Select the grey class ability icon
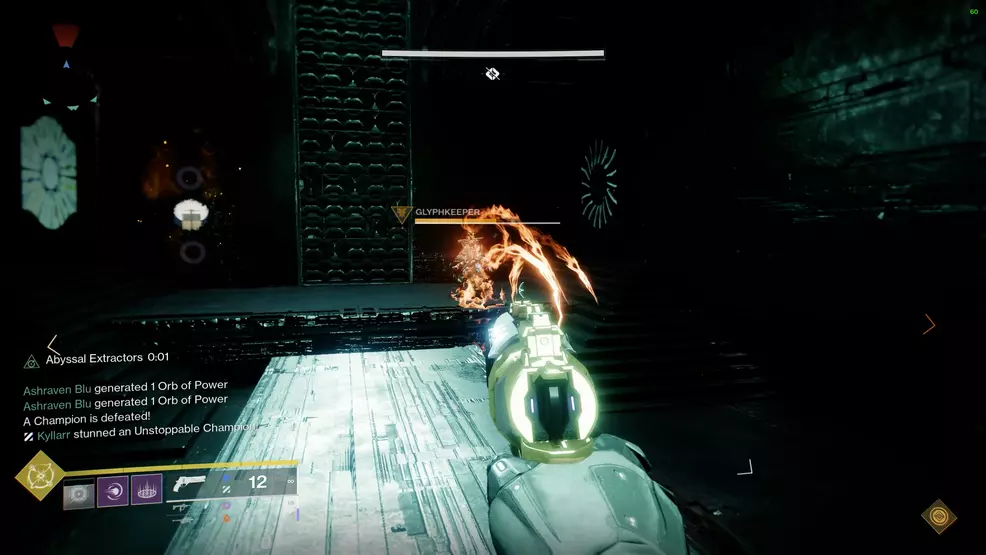Image resolution: width=986 pixels, height=555 pixels. click(78, 493)
